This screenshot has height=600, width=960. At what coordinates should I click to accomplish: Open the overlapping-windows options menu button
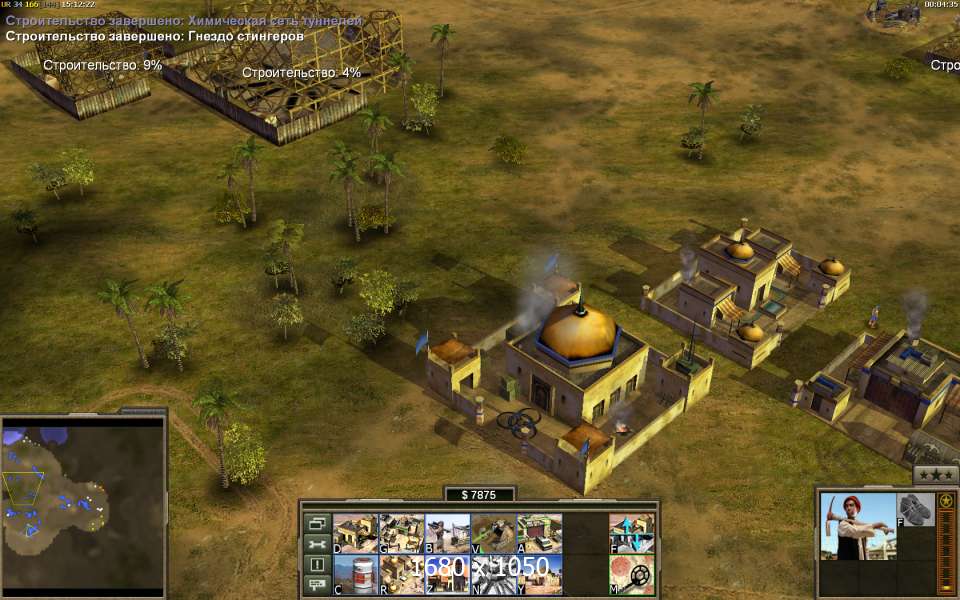tap(317, 523)
